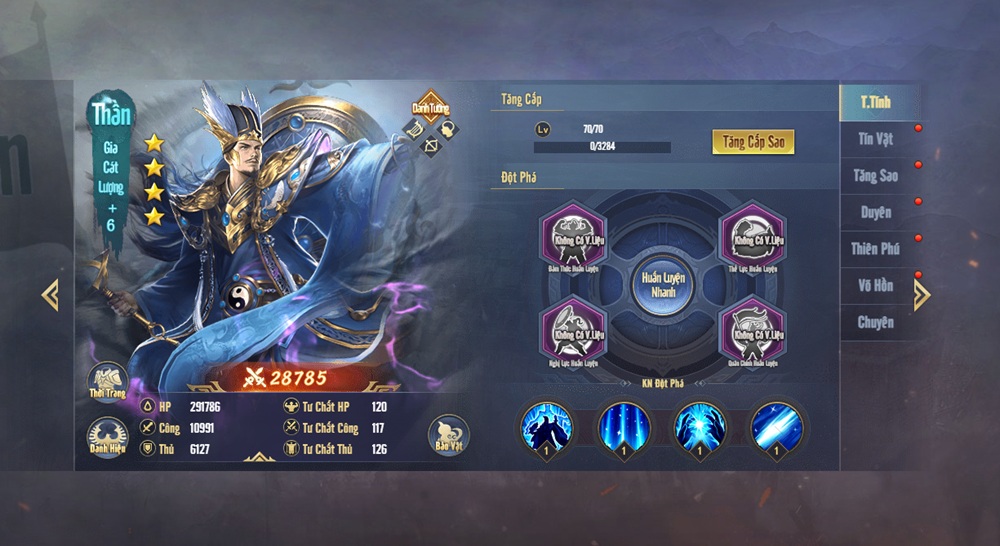View the shadowy figure breakthrough skill

(545, 427)
